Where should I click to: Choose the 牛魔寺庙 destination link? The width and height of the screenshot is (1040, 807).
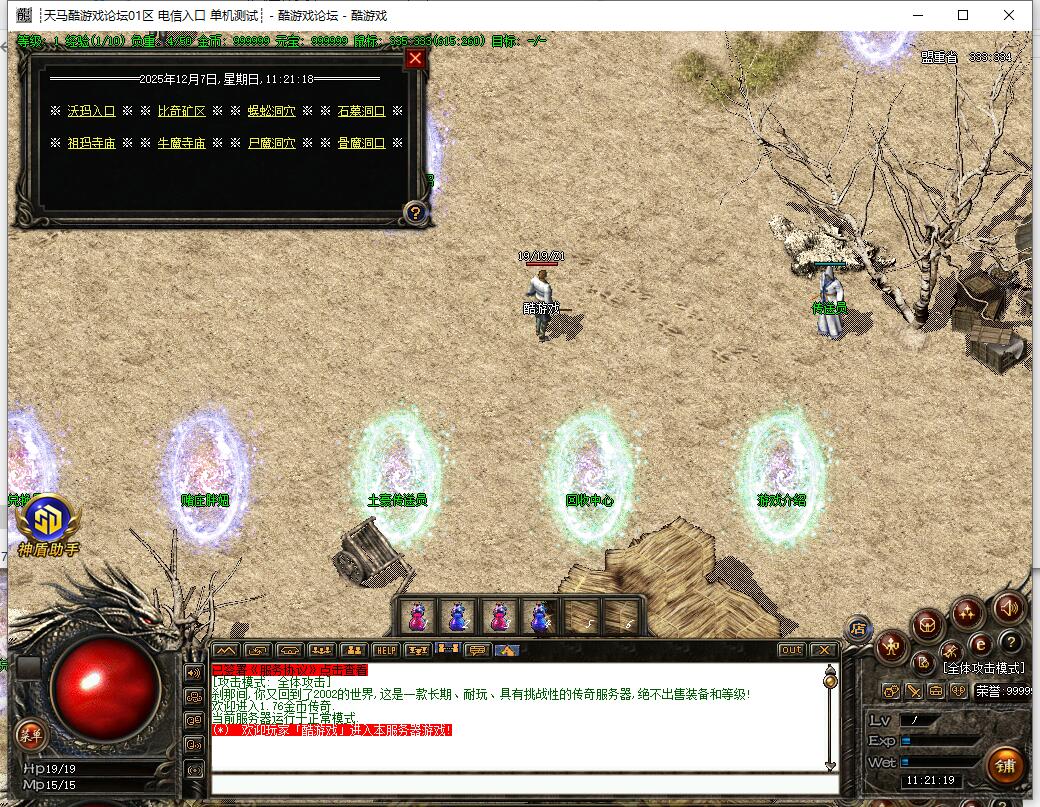coord(181,143)
